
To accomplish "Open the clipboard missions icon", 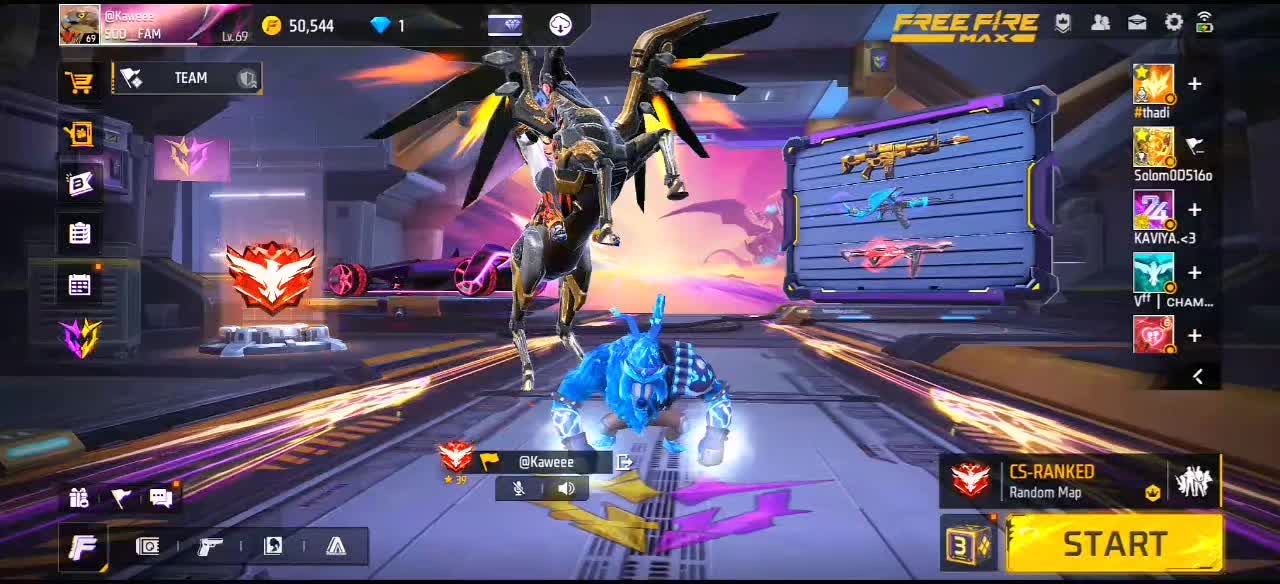I will point(80,234).
